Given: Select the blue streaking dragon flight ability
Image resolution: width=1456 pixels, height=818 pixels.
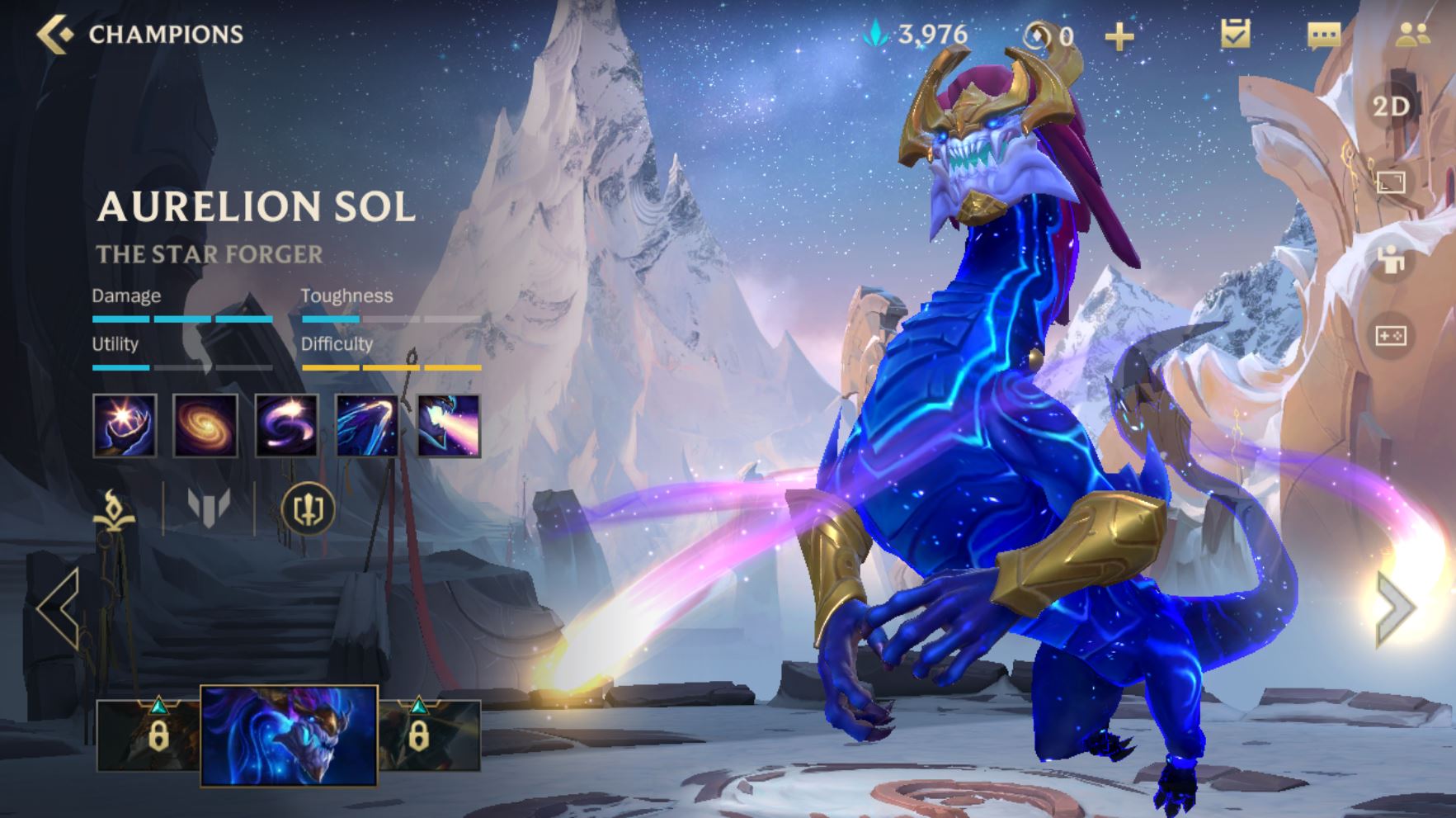Looking at the screenshot, I should point(367,426).
